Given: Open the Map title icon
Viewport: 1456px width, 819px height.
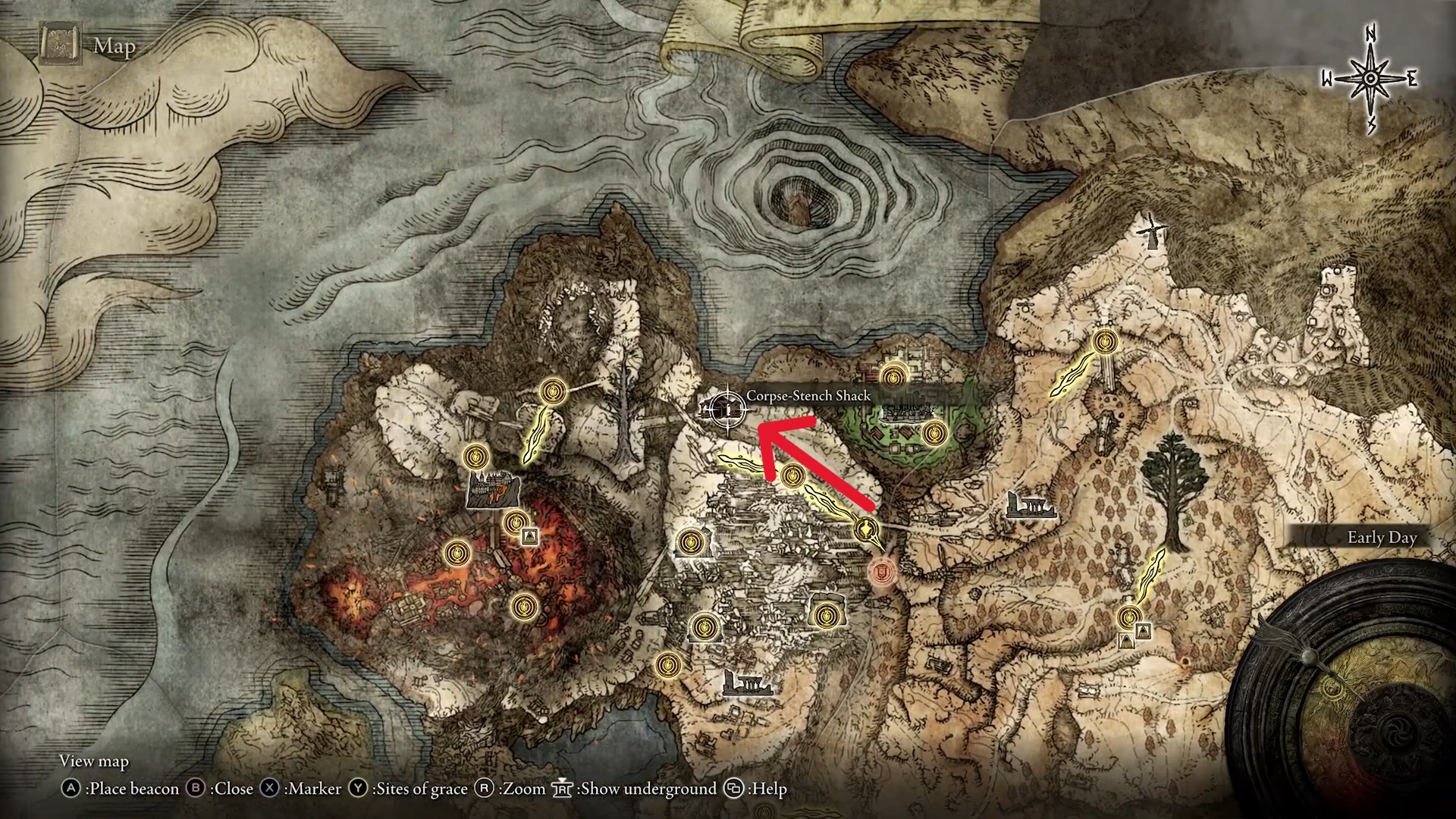Looking at the screenshot, I should [x=60, y=45].
